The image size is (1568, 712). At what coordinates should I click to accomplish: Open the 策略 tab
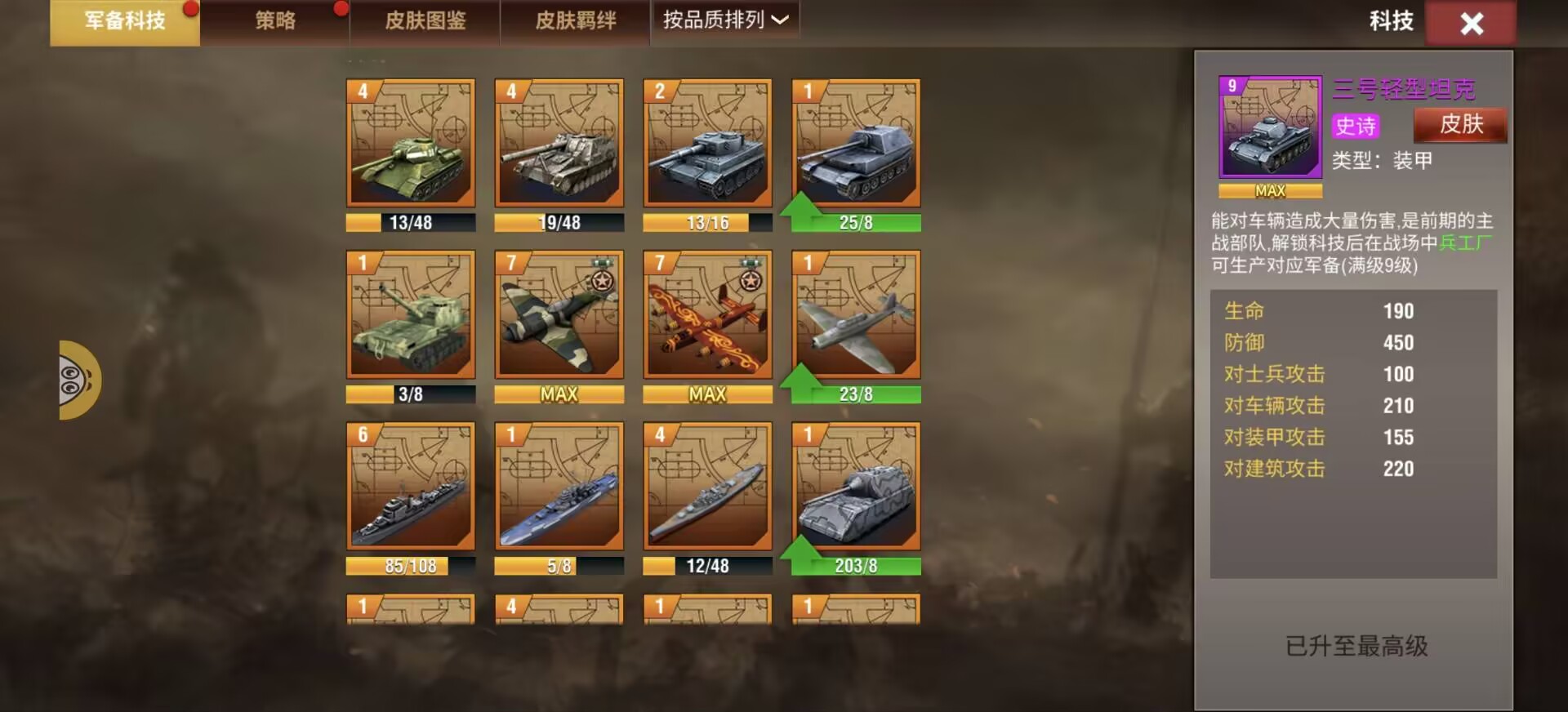pyautogui.click(x=275, y=21)
